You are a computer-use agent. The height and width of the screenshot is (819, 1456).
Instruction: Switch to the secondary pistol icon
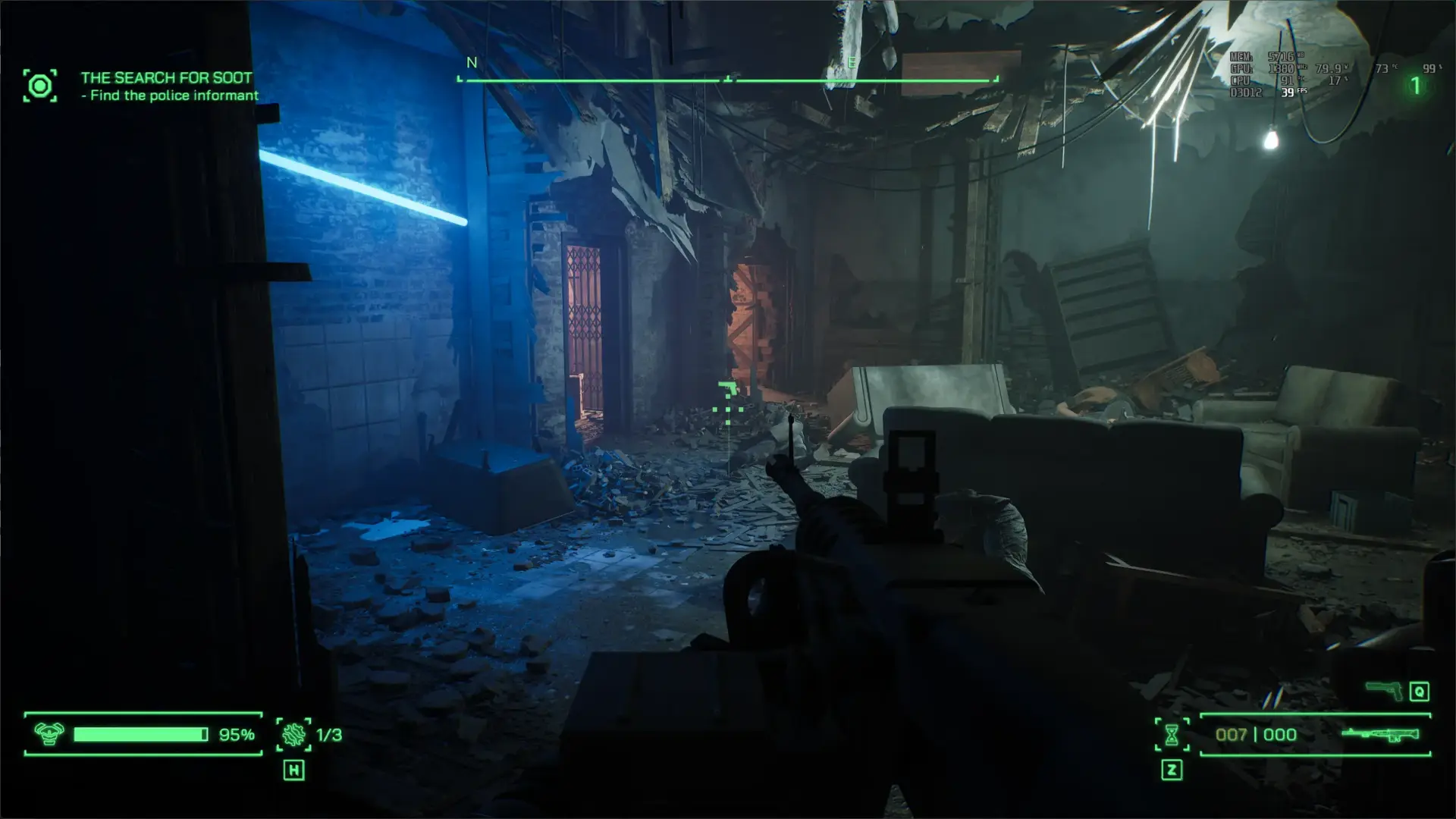click(1383, 690)
